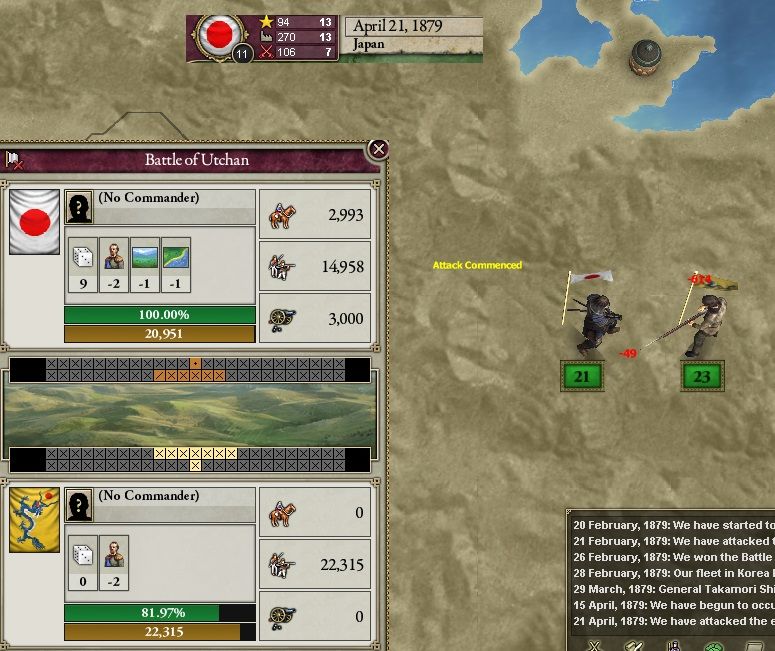Open the defender's commander silhouette portrait
Image resolution: width=775 pixels, height=651 pixels.
coord(79,505)
